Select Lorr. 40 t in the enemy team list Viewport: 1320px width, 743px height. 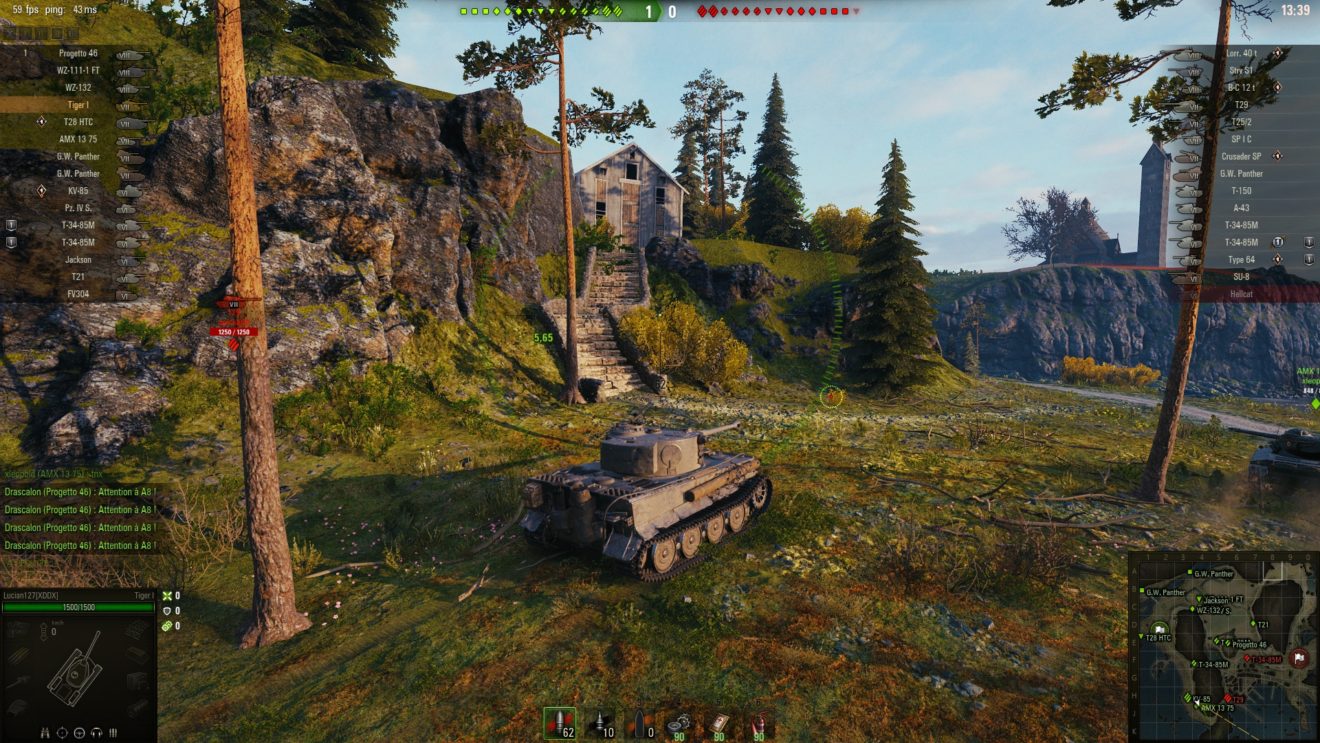1242,53
